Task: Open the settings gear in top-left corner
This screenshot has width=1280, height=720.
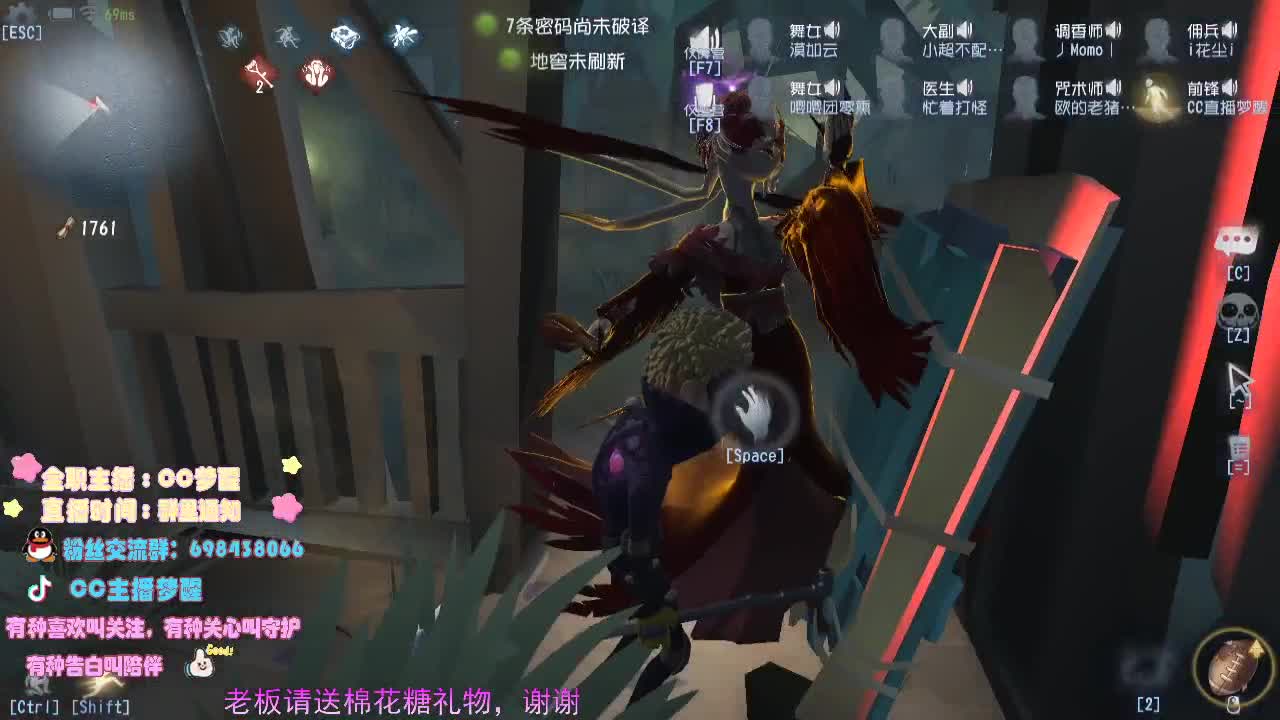Action: coord(18,11)
